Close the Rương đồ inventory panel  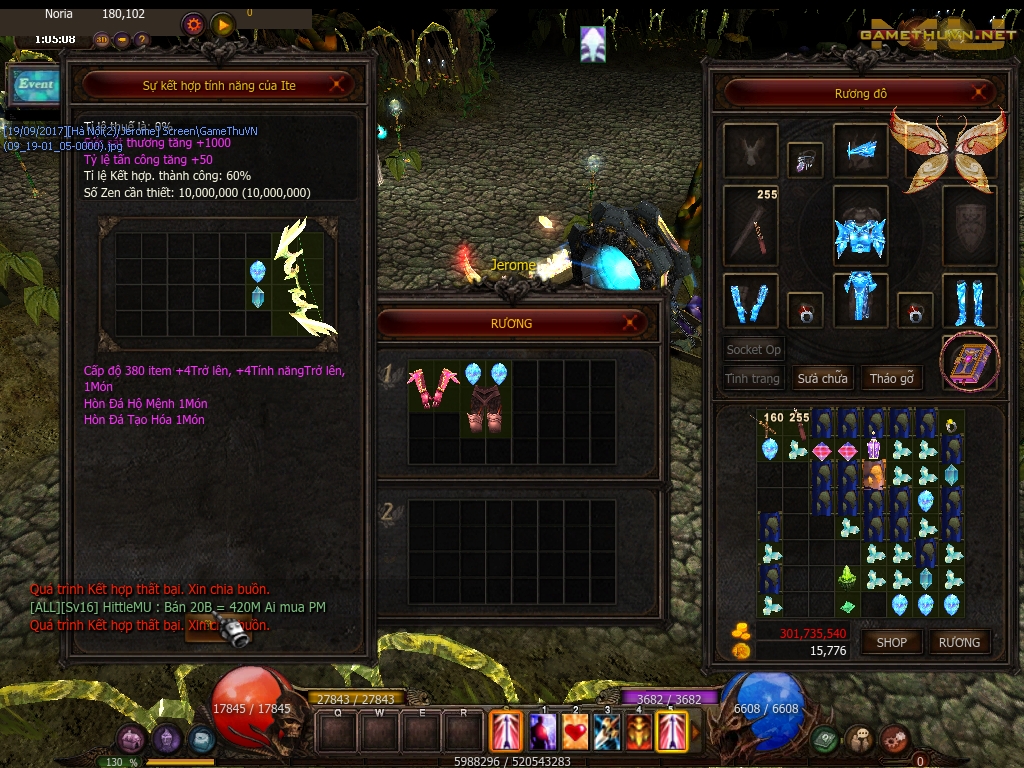click(979, 94)
